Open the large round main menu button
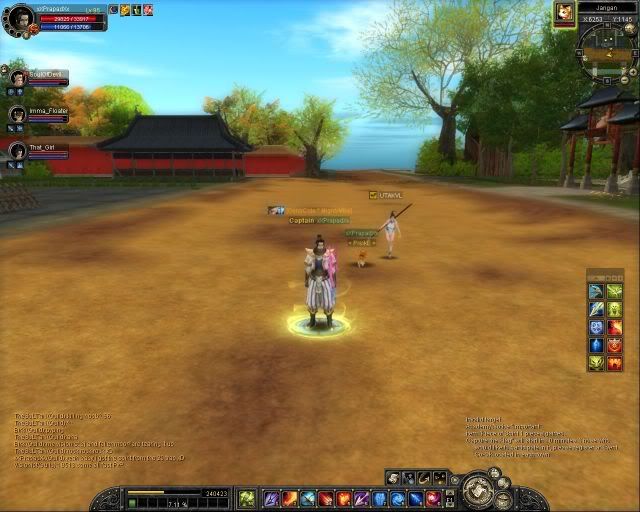 478,493
